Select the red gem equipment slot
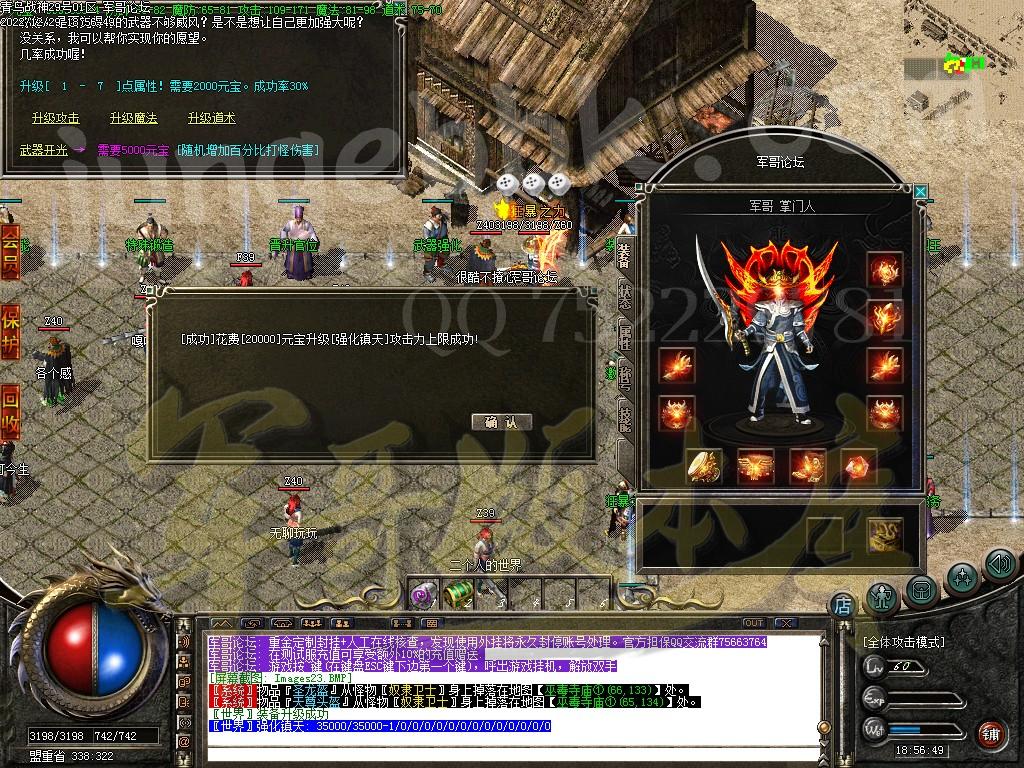 [x=858, y=466]
